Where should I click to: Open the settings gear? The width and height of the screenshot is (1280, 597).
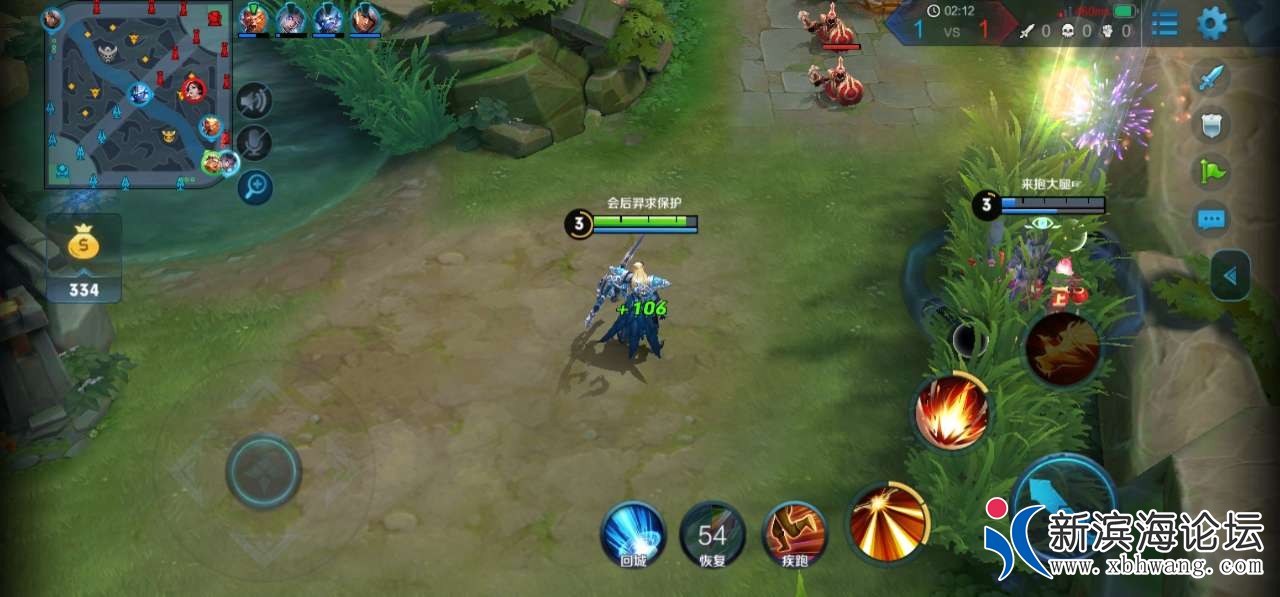click(x=1212, y=22)
